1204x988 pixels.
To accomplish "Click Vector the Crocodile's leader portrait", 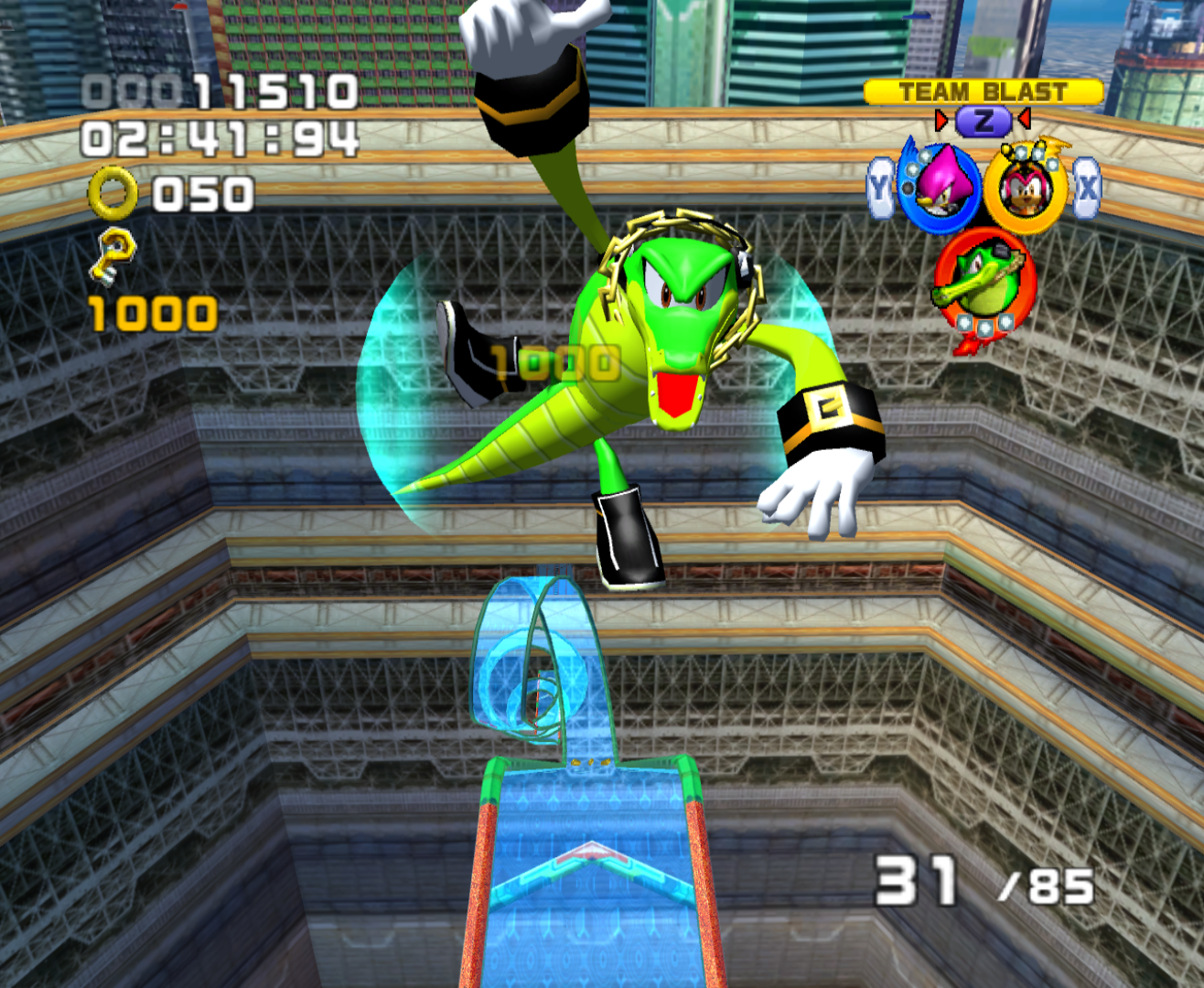I will [984, 283].
